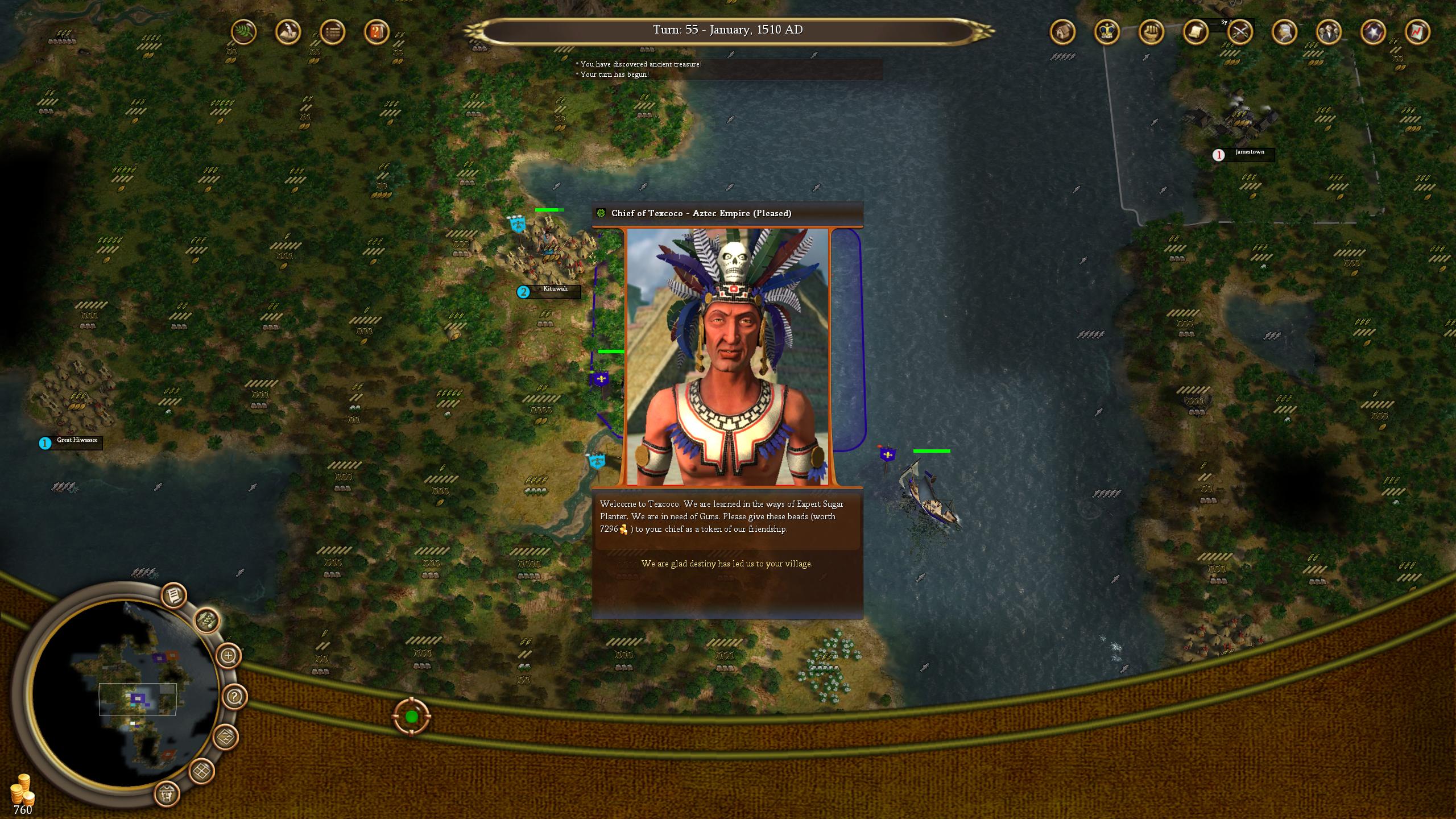1456x819 pixels.
Task: Toggle the highlighted resource visibility minimap button
Action: point(207,619)
